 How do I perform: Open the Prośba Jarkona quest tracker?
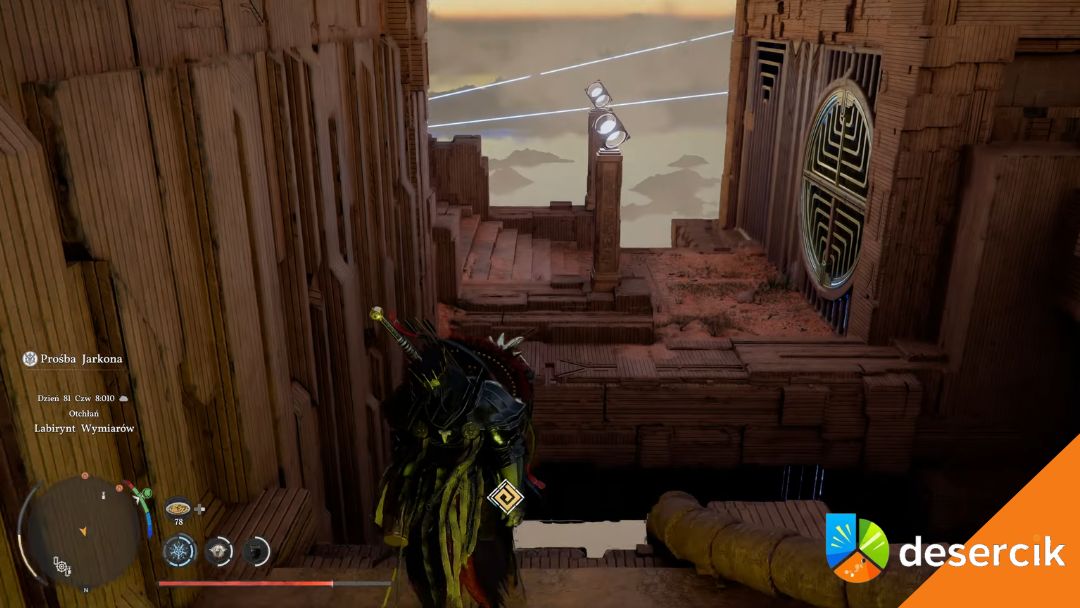[x=73, y=358]
